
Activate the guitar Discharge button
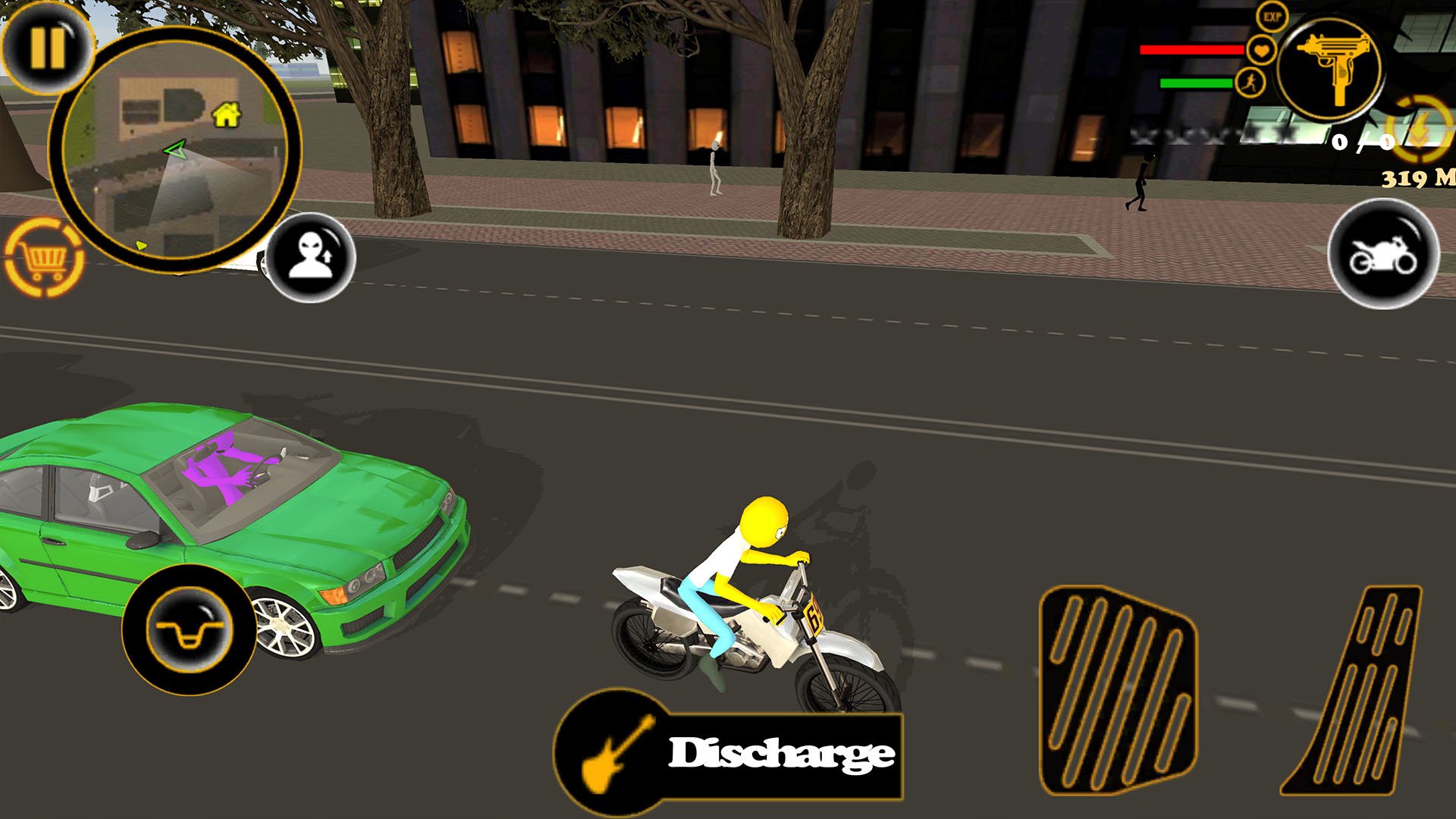pos(730,754)
